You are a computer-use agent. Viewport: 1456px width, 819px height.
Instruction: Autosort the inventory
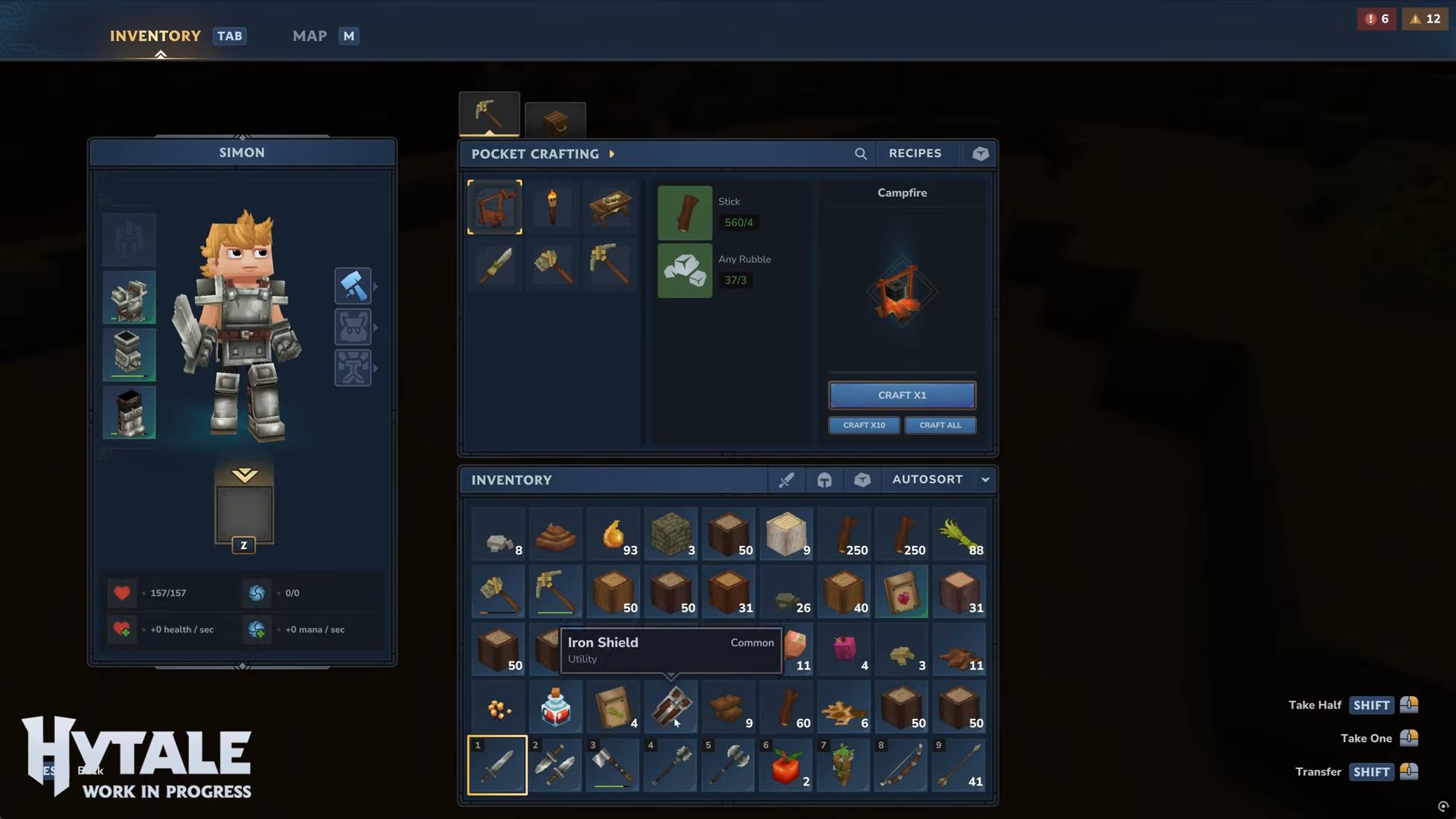(927, 479)
